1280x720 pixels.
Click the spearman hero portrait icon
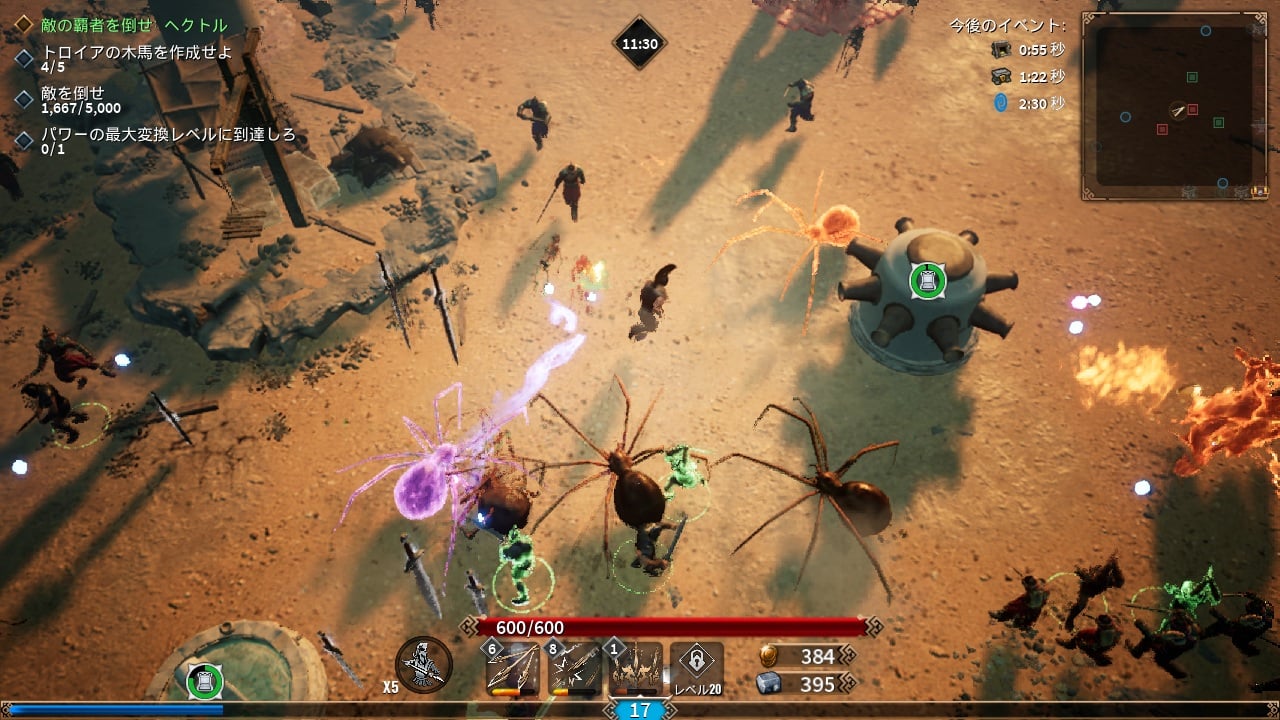point(424,665)
